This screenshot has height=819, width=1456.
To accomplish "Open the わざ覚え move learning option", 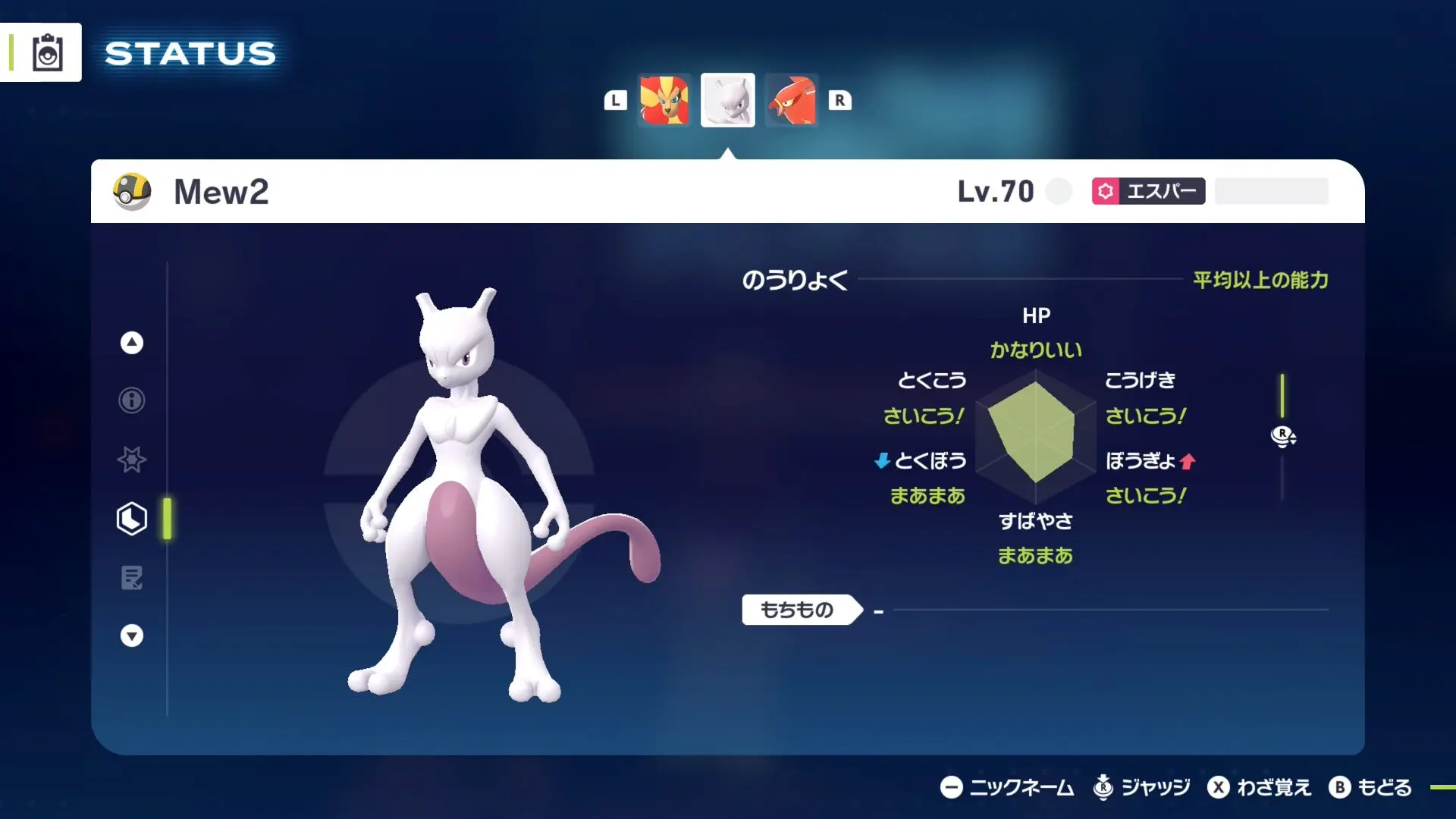I will pos(1259,788).
